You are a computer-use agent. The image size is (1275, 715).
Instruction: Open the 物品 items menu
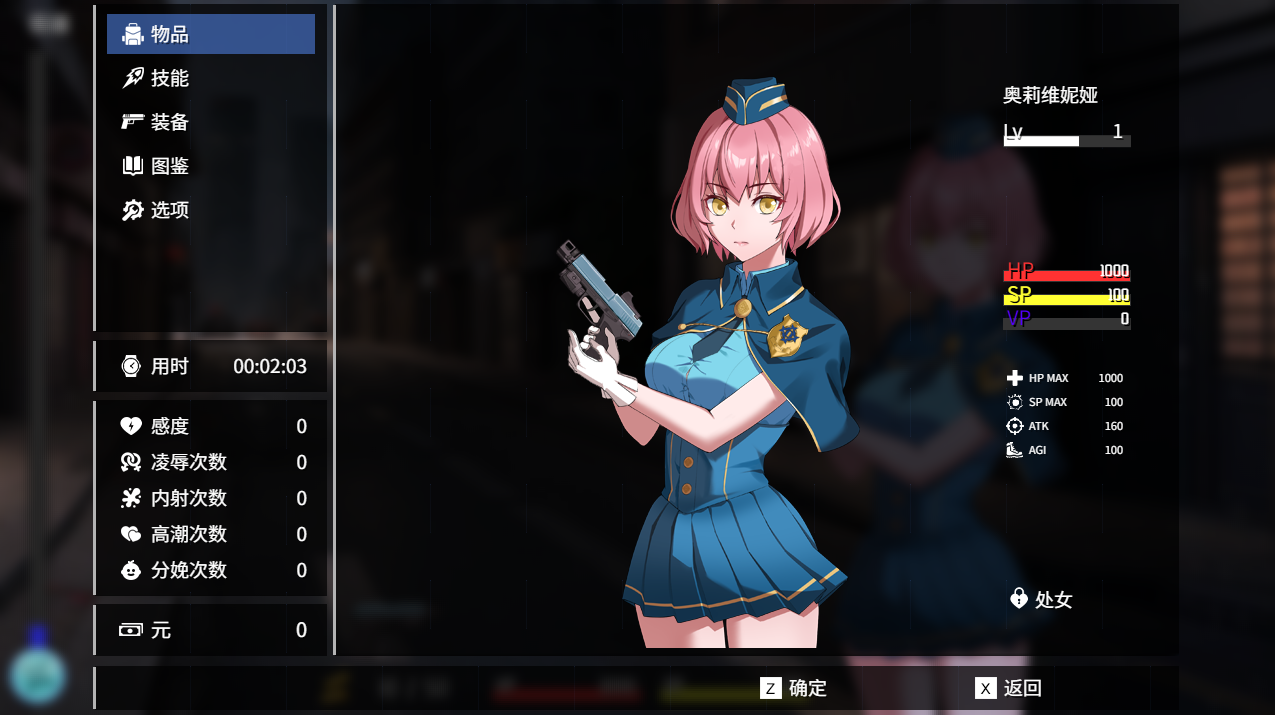[210, 34]
